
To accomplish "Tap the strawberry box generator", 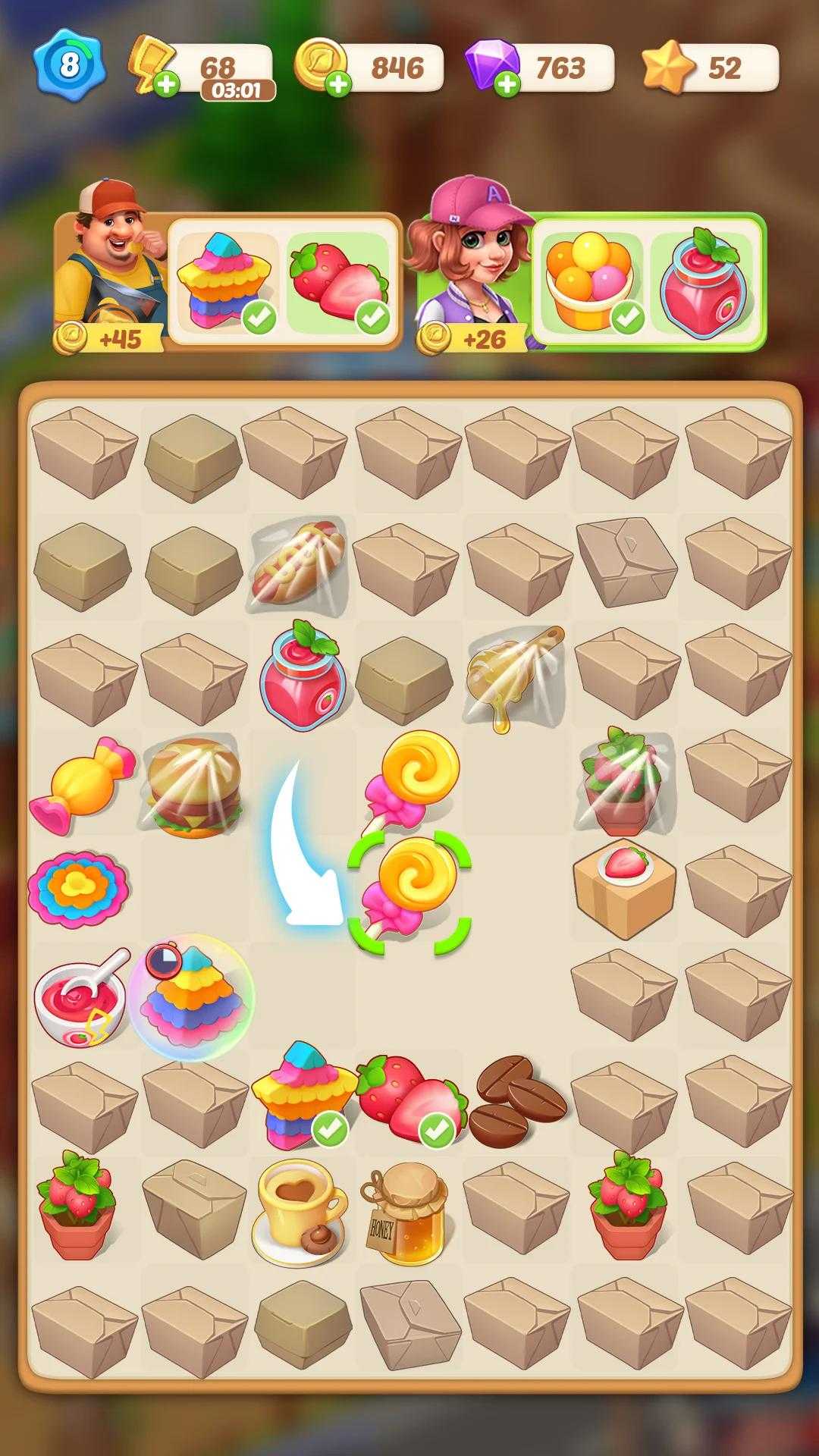I will [x=623, y=889].
